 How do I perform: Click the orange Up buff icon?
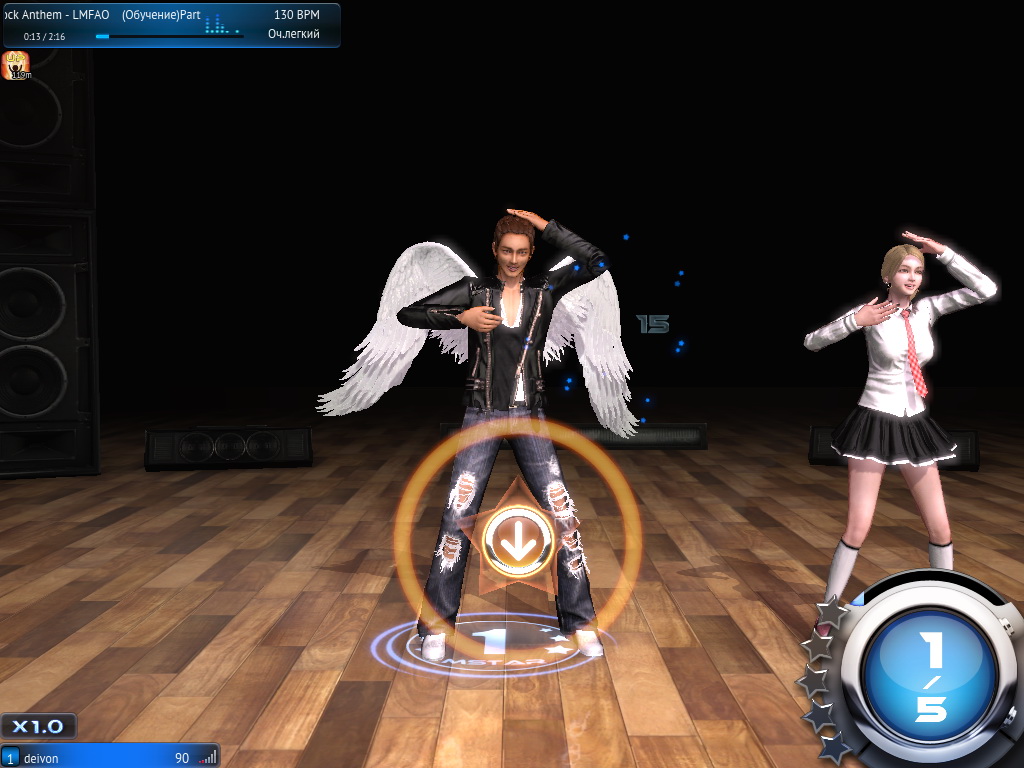tap(17, 65)
